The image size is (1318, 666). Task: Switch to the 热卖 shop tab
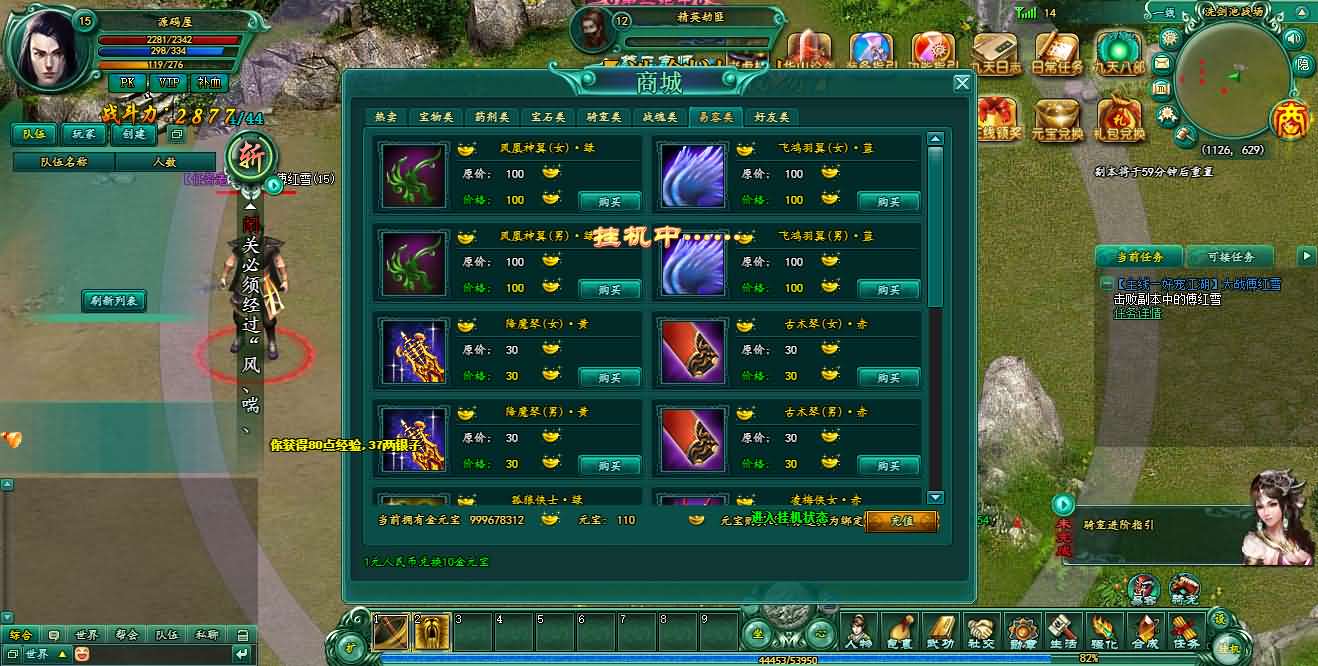coord(385,117)
